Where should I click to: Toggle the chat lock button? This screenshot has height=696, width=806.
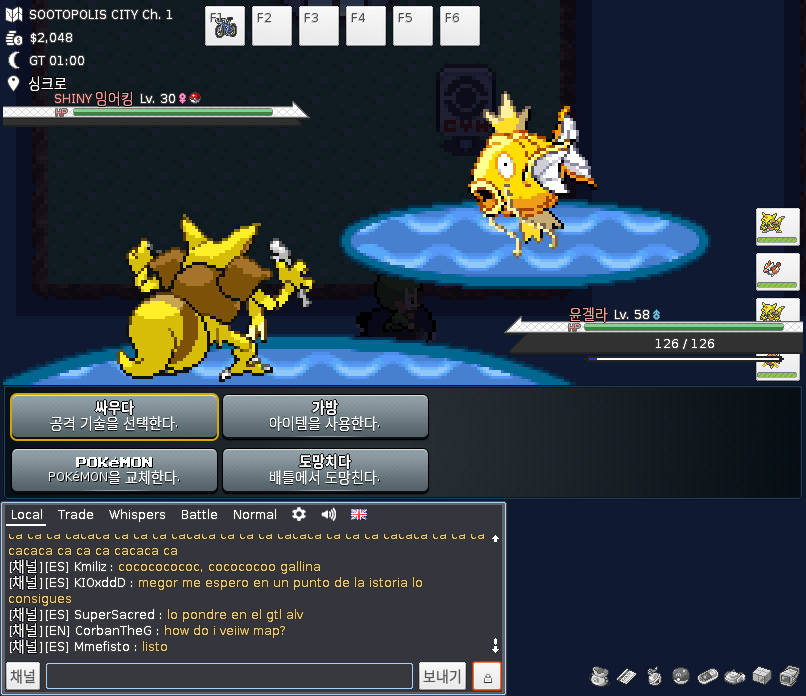click(487, 677)
